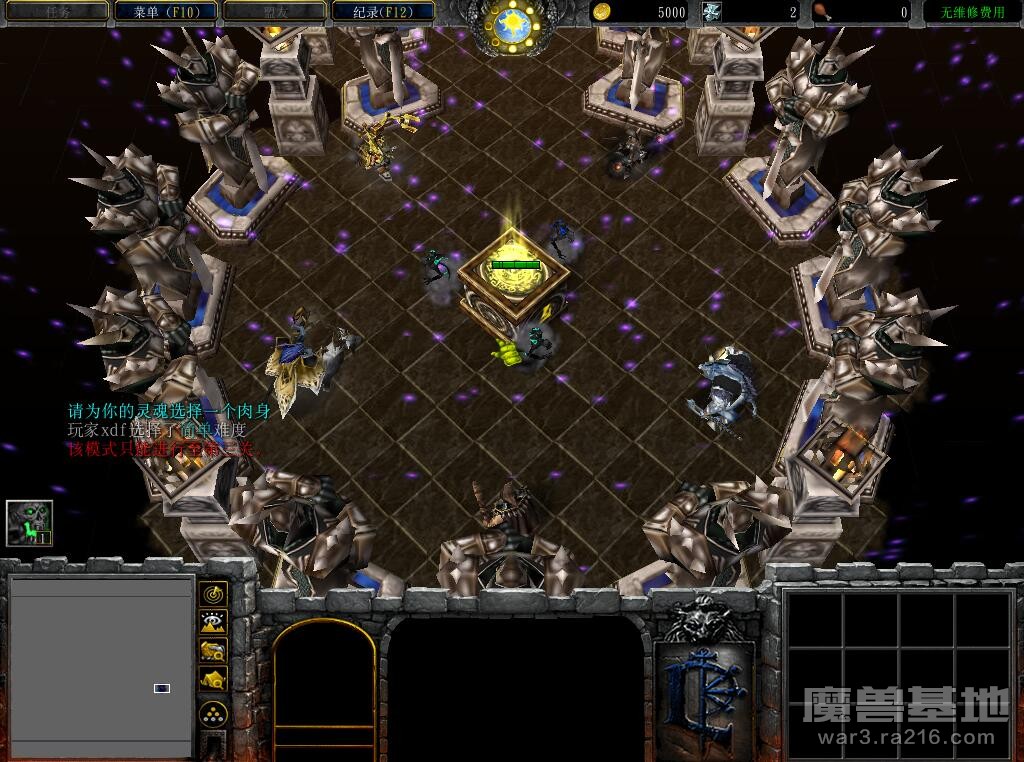Toggle the formation movement button

click(213, 714)
